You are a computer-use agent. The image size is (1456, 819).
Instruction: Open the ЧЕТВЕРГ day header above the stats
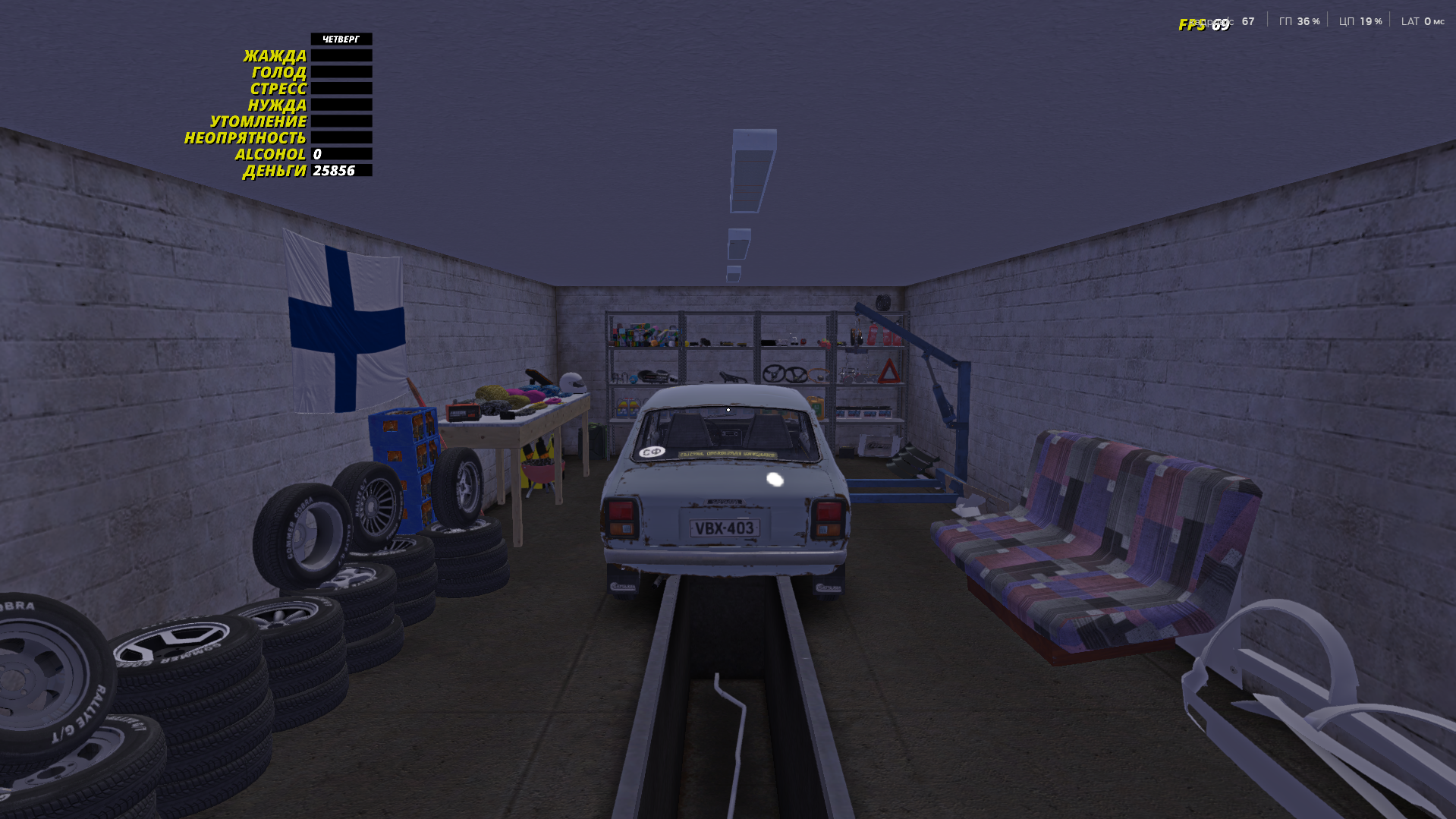tap(341, 39)
